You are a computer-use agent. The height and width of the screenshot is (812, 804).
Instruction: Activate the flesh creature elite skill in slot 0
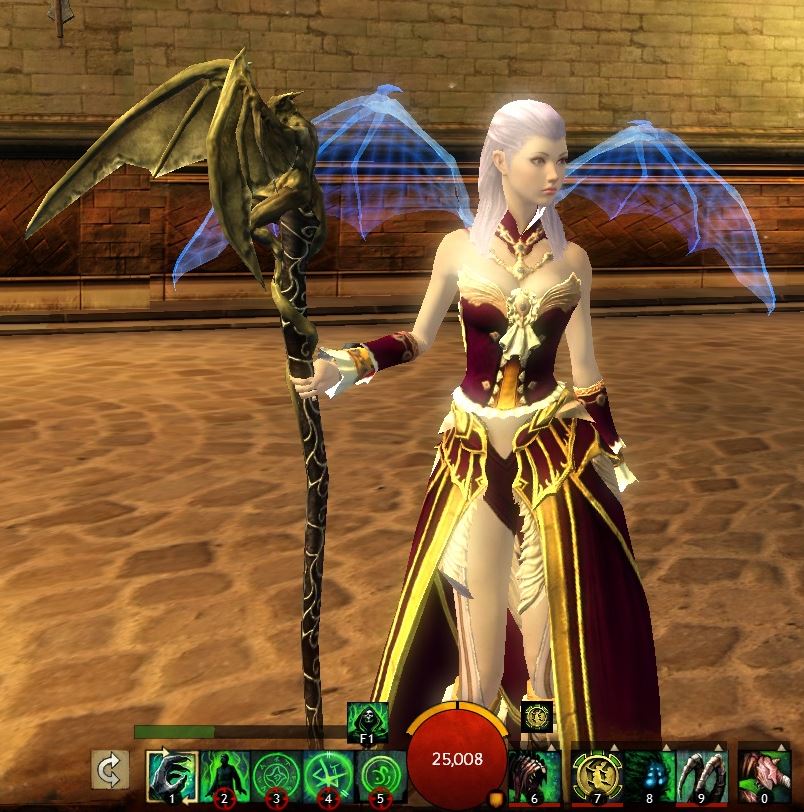click(764, 776)
